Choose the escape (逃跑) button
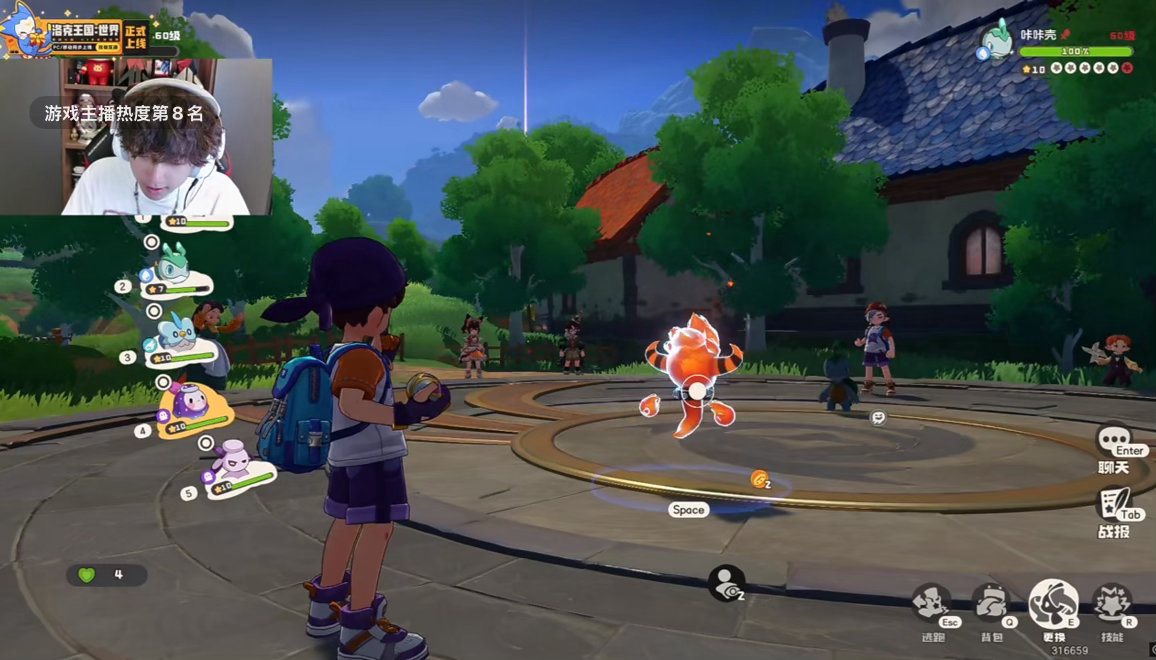 [x=932, y=604]
